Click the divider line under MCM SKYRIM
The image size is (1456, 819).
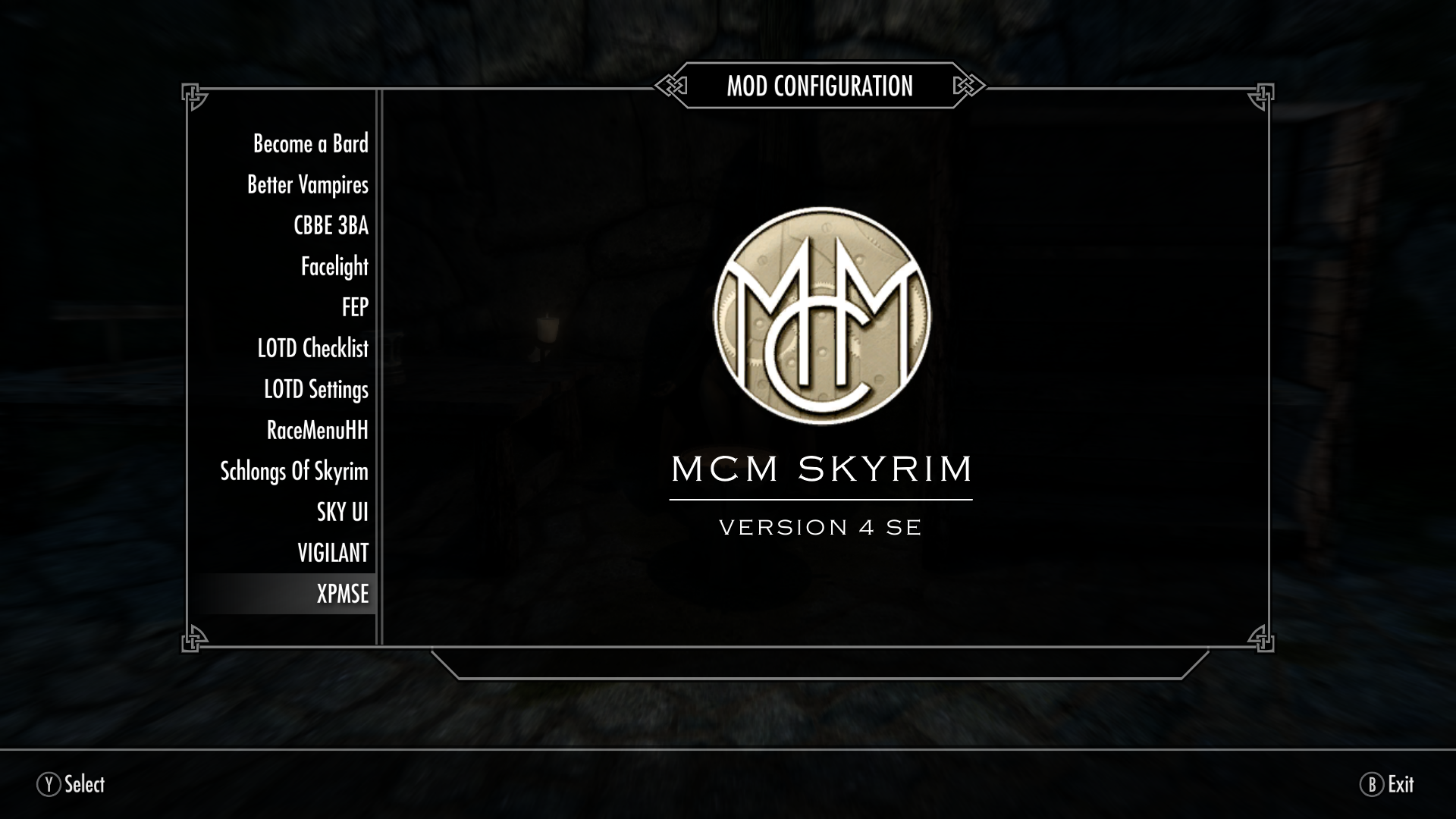(x=821, y=500)
